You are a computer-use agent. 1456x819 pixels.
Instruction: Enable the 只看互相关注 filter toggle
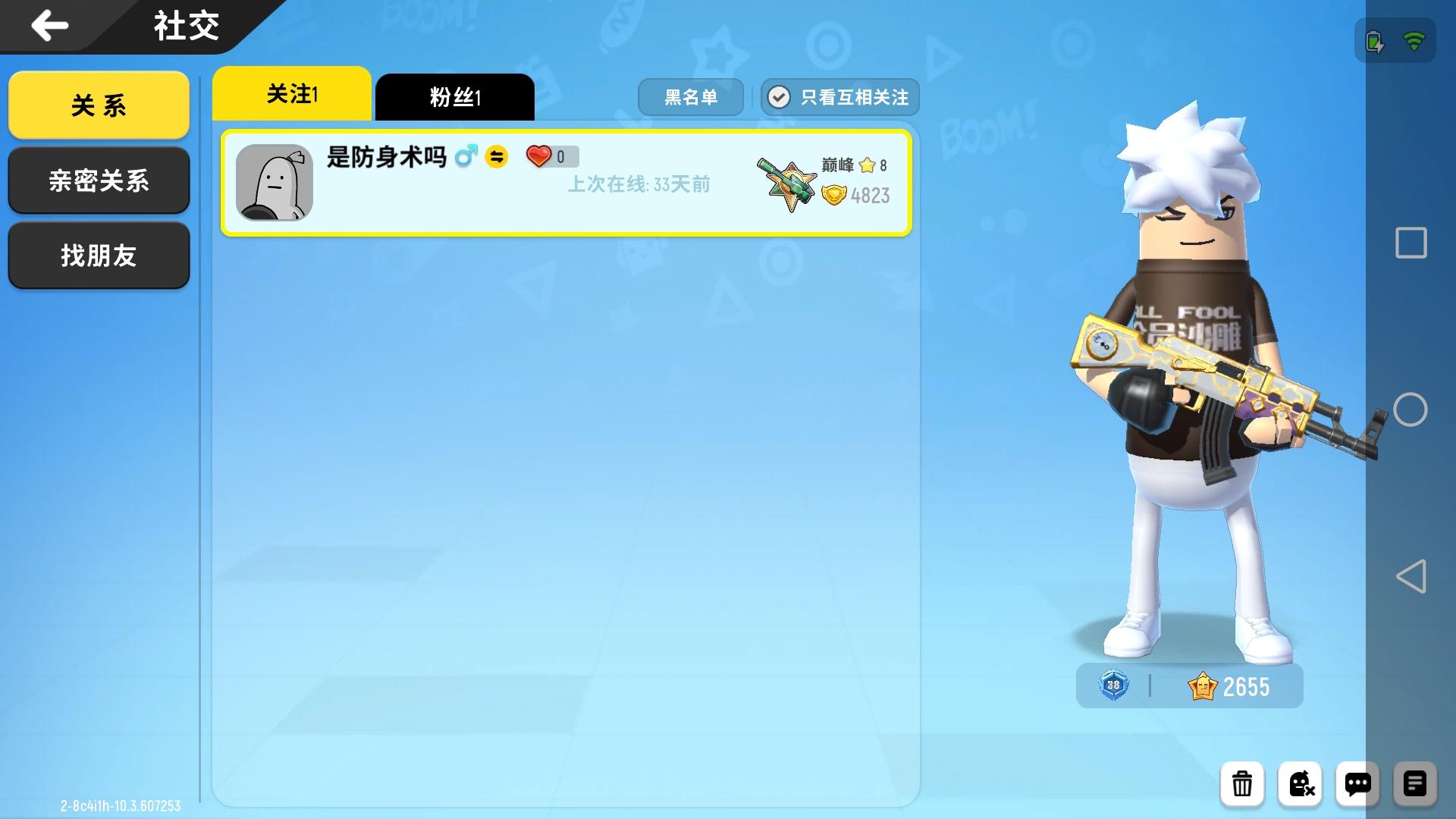coord(840,97)
